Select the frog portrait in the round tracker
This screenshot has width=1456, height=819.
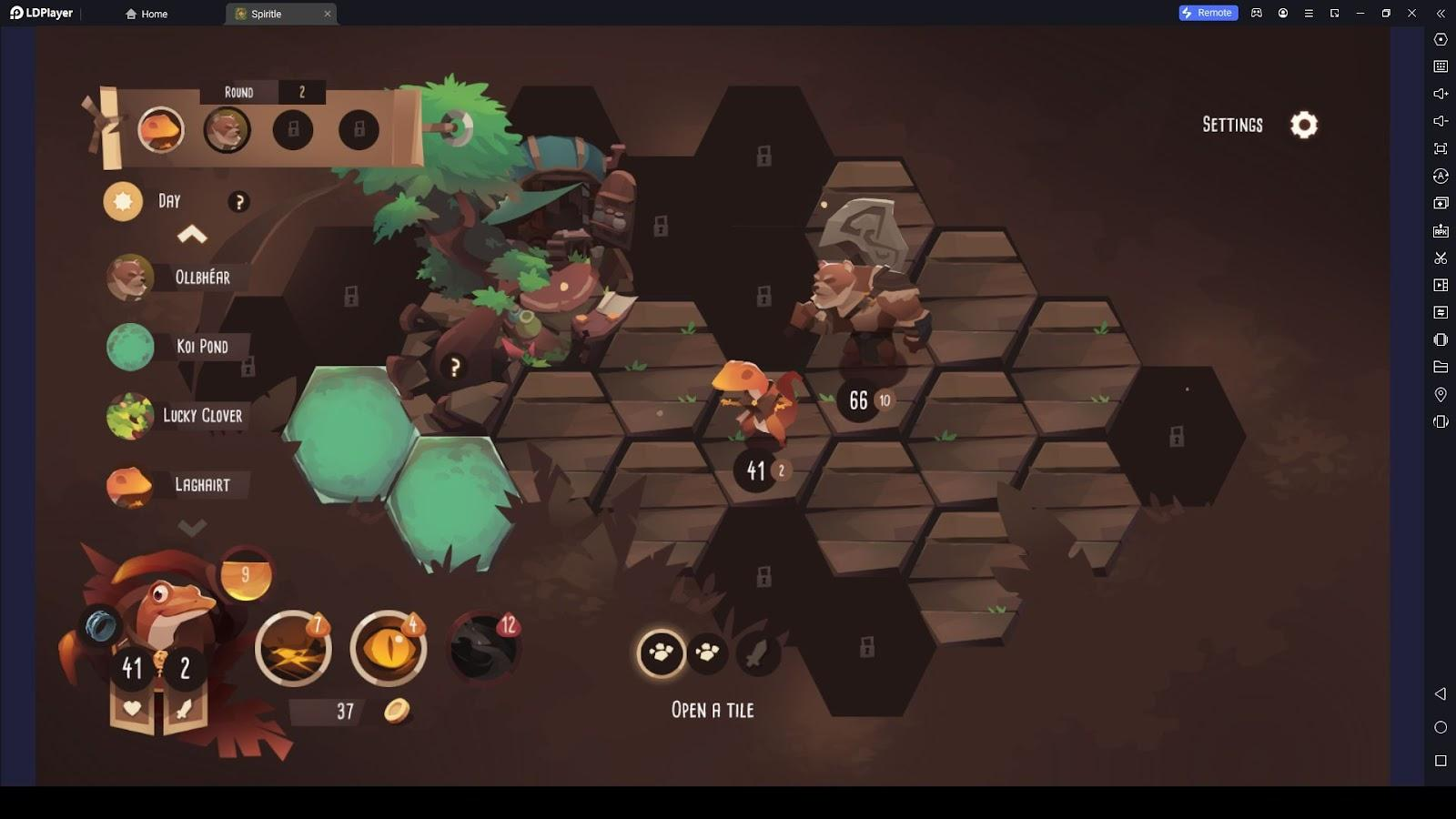(x=161, y=130)
